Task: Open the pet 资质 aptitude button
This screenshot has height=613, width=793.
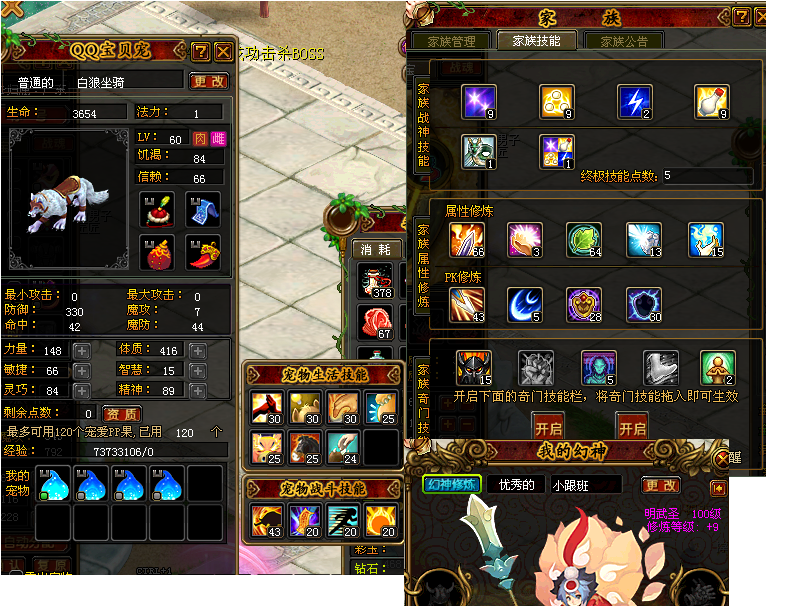Action: click(122, 414)
